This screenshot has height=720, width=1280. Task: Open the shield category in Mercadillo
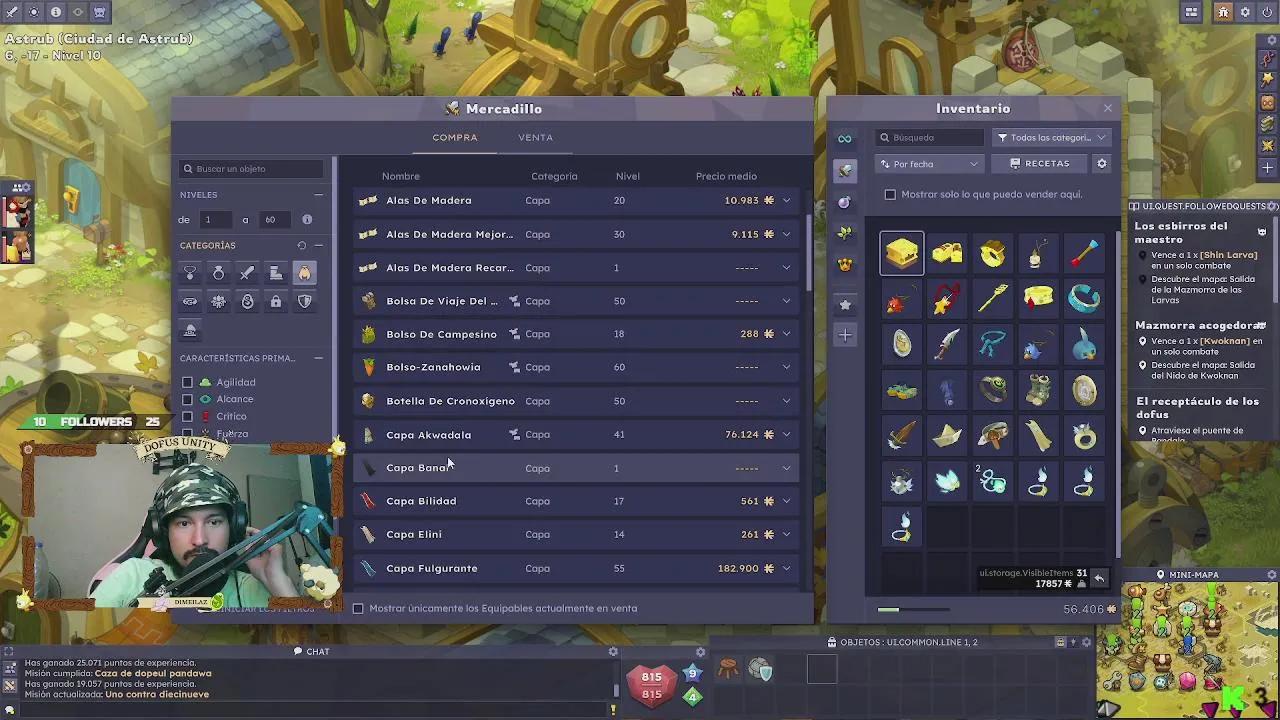pyautogui.click(x=304, y=301)
